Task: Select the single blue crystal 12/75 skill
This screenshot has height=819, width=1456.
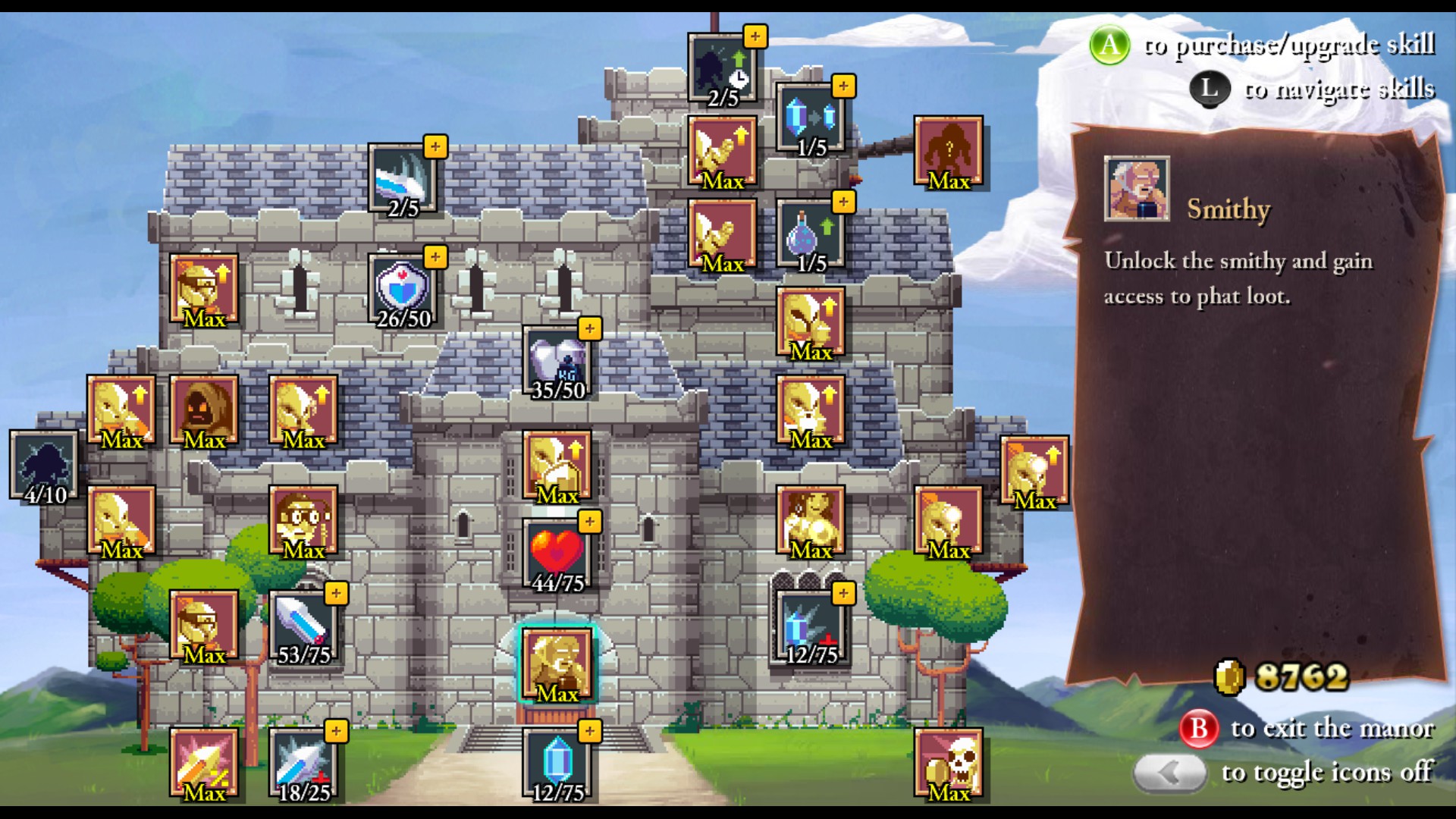Action: [557, 763]
